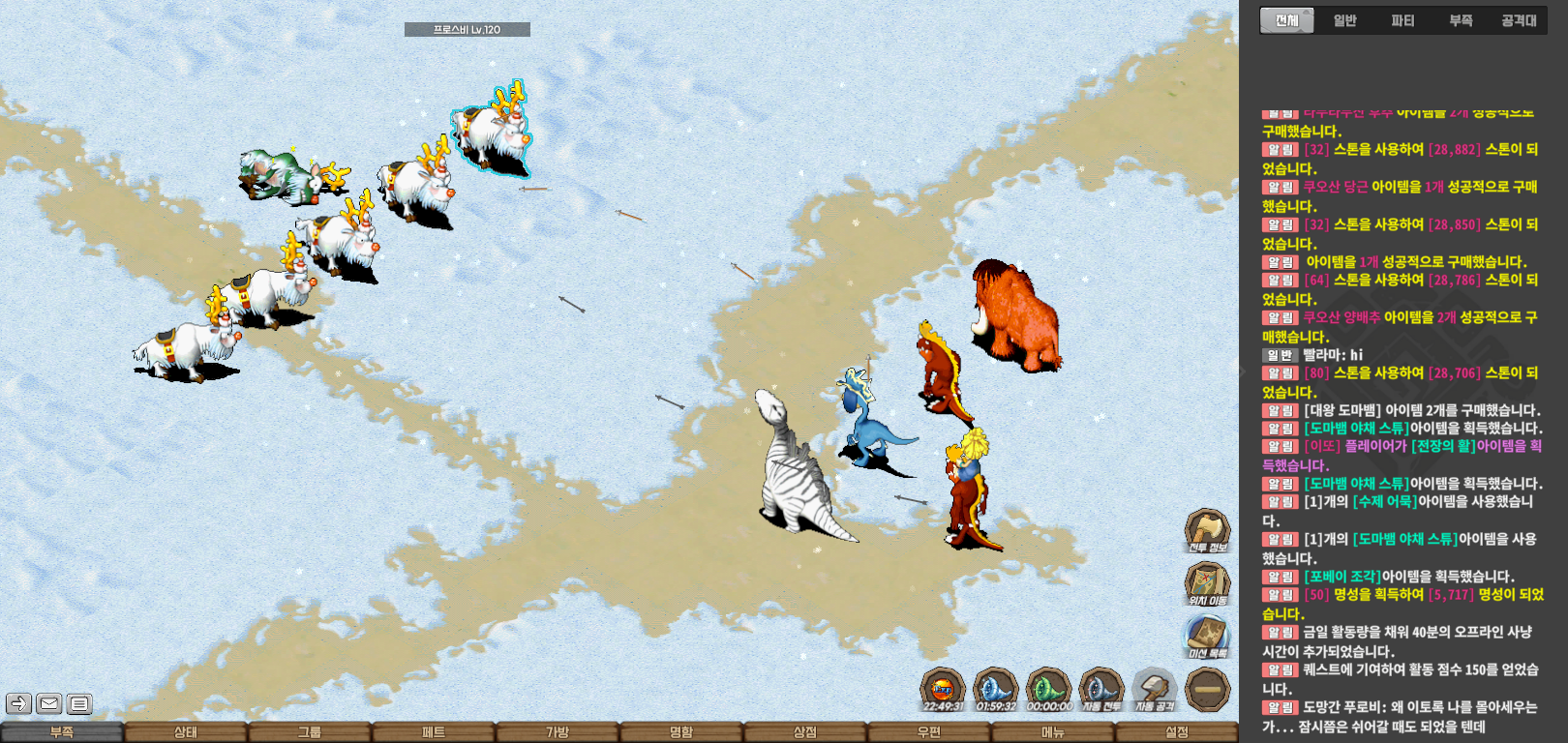Switch chat to the 일반 (general) tab
The height and width of the screenshot is (743, 1568).
click(x=1345, y=20)
